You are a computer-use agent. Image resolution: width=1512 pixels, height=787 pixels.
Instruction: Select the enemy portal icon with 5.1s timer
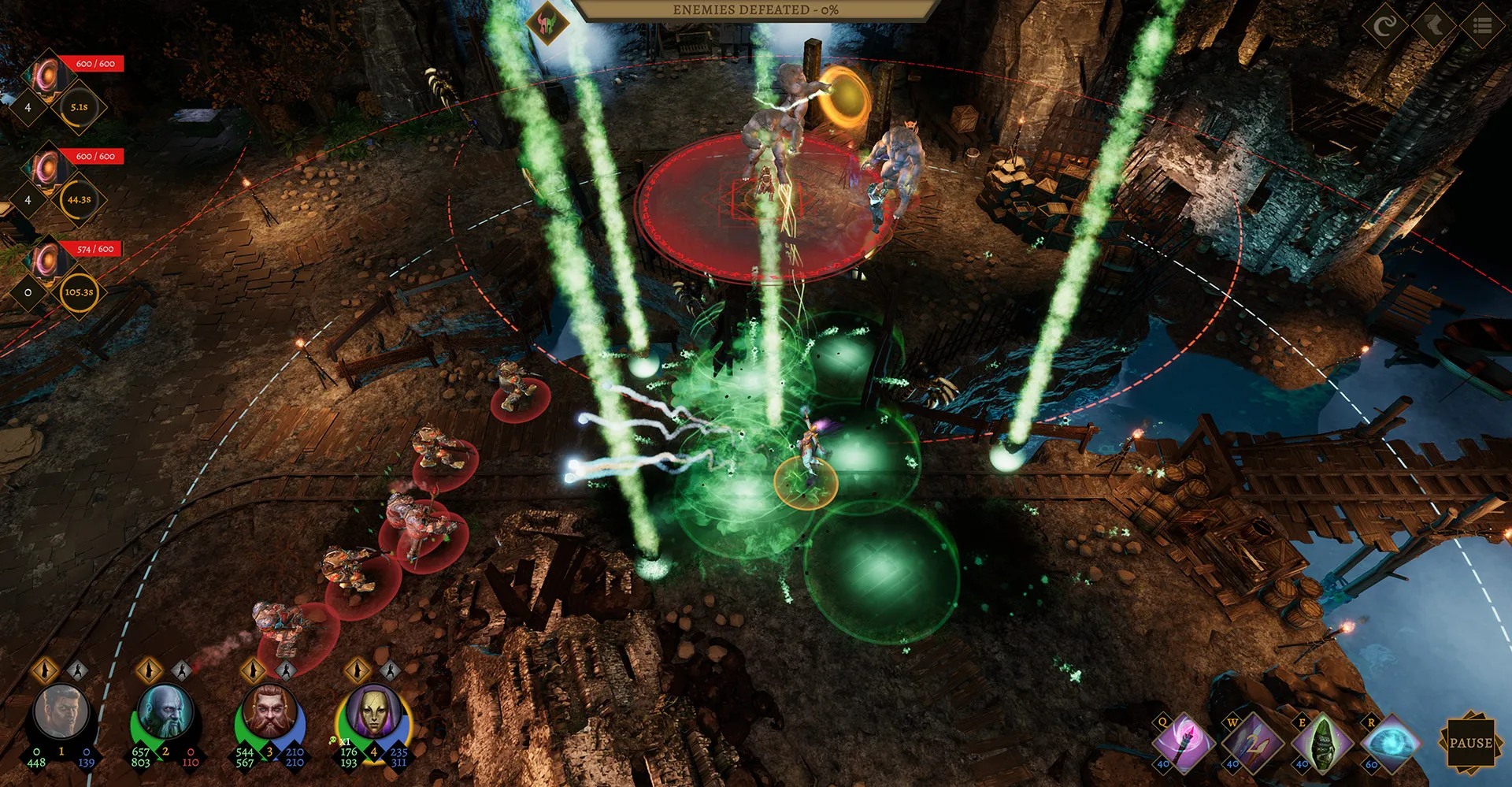click(x=47, y=77)
